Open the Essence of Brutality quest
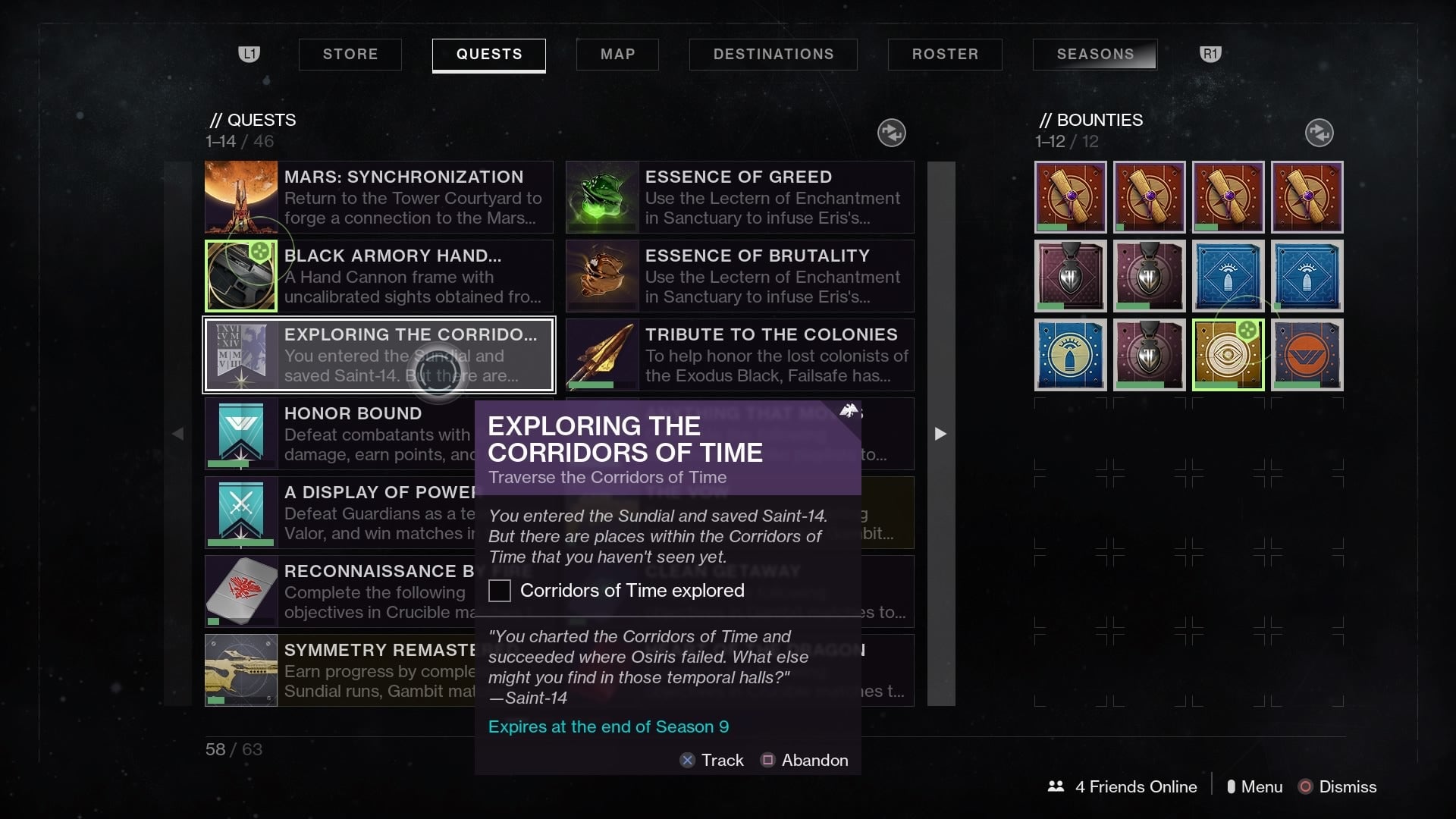Screen dimensions: 1456x819 tap(739, 276)
